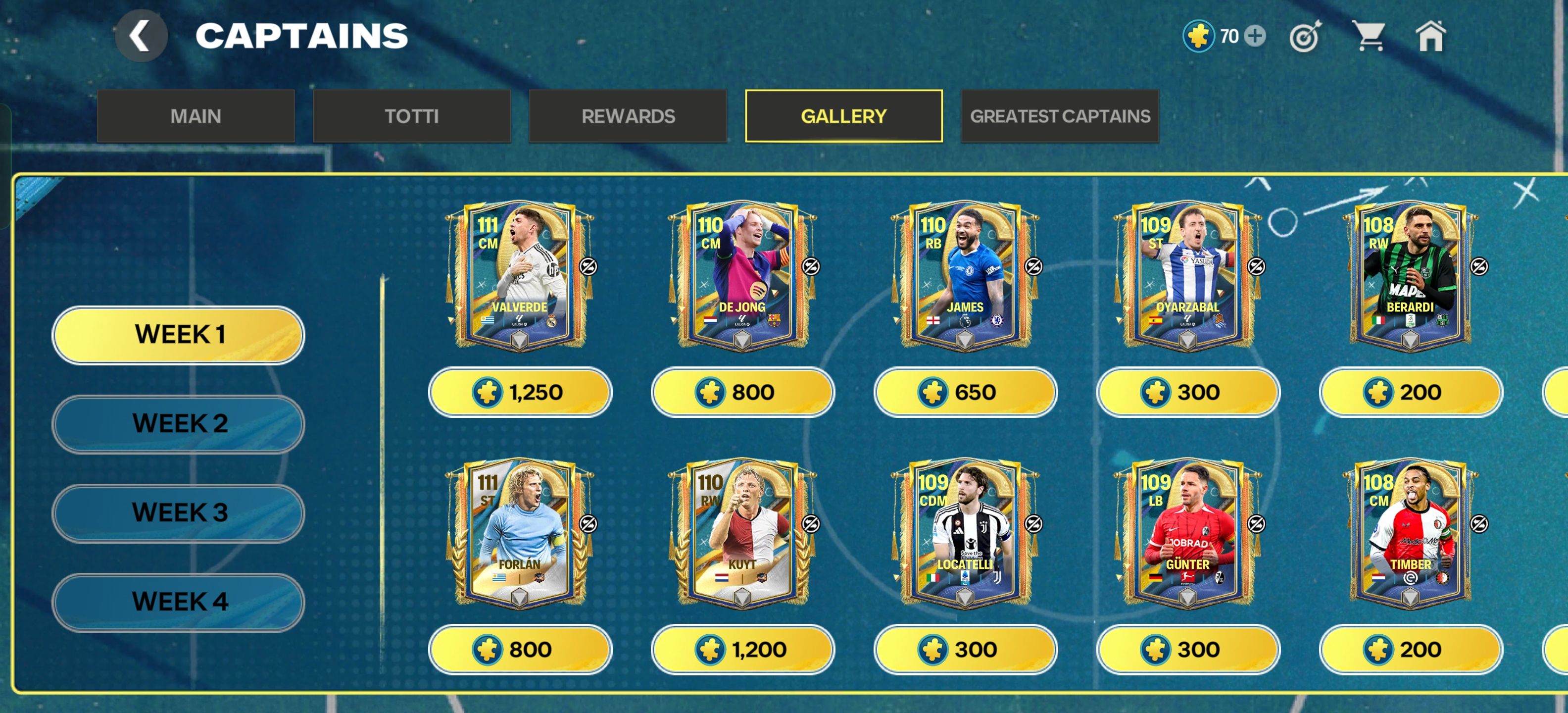Image resolution: width=1568 pixels, height=713 pixels.
Task: View the Valverde 111 CM card
Action: [x=519, y=275]
